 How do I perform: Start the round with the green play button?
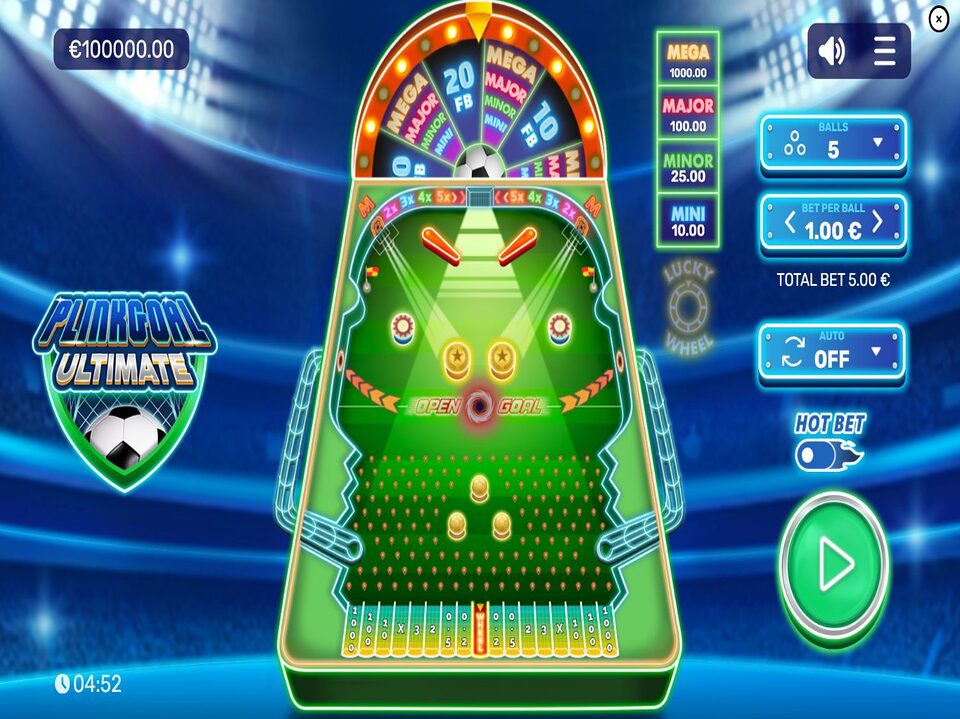(x=833, y=567)
